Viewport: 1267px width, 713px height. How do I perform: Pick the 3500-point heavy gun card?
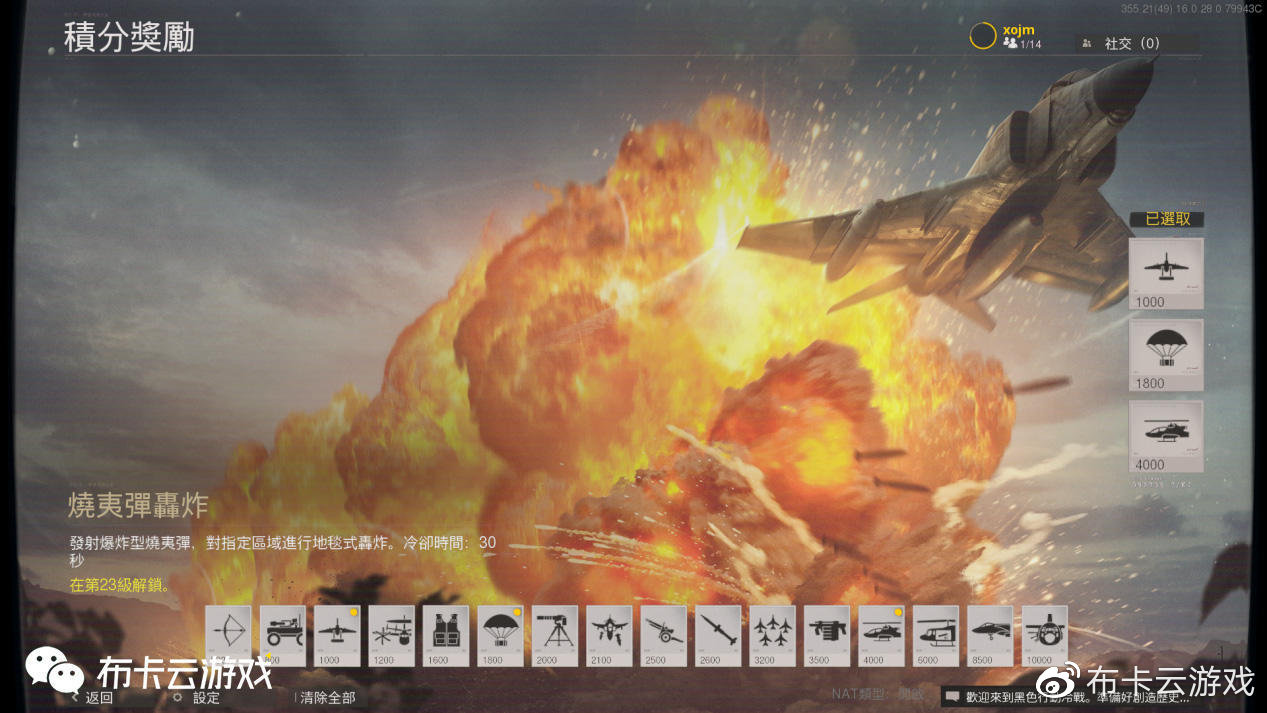(x=827, y=634)
